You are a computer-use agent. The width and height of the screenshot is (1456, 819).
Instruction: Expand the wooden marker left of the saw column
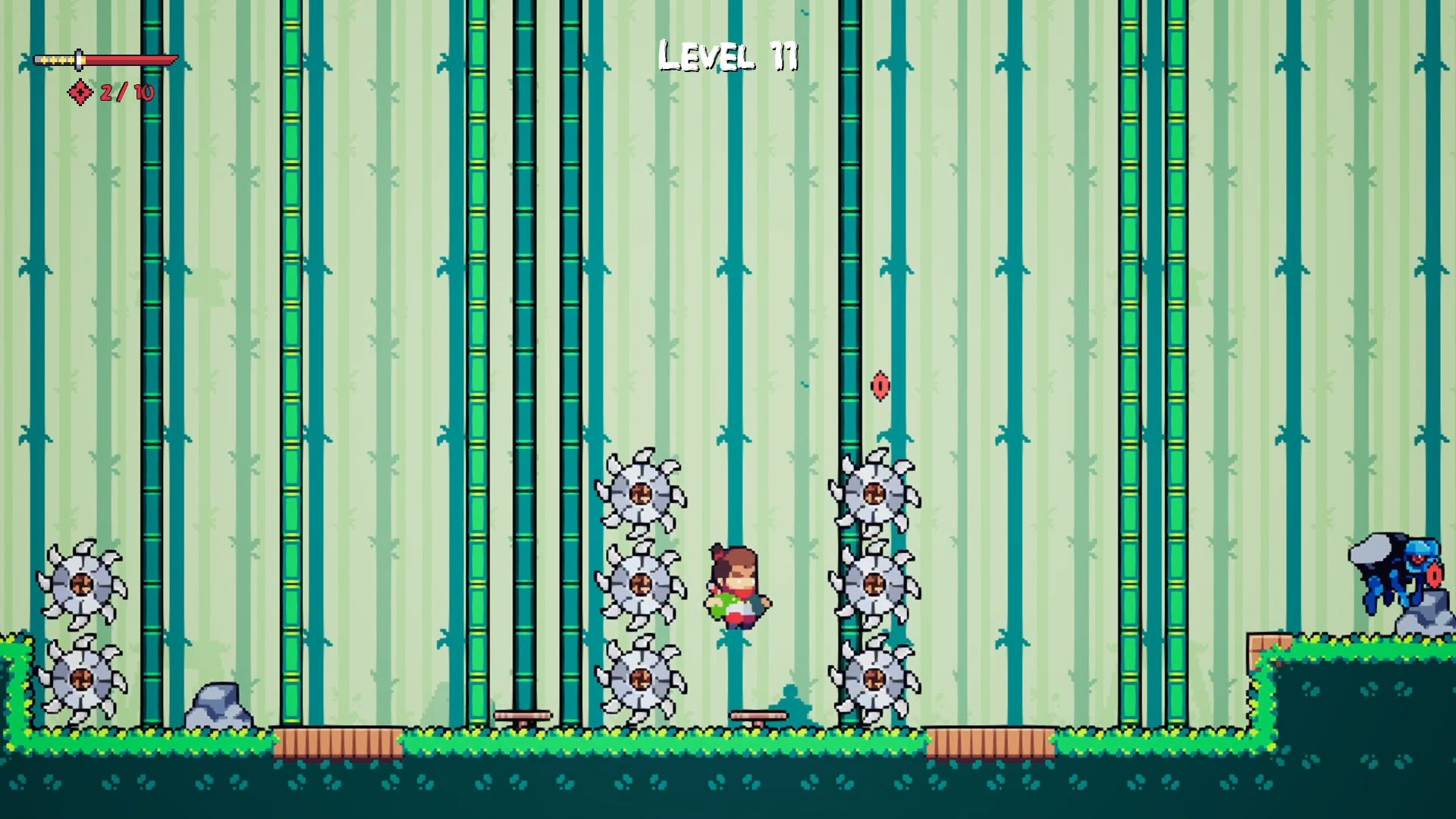coord(523,714)
